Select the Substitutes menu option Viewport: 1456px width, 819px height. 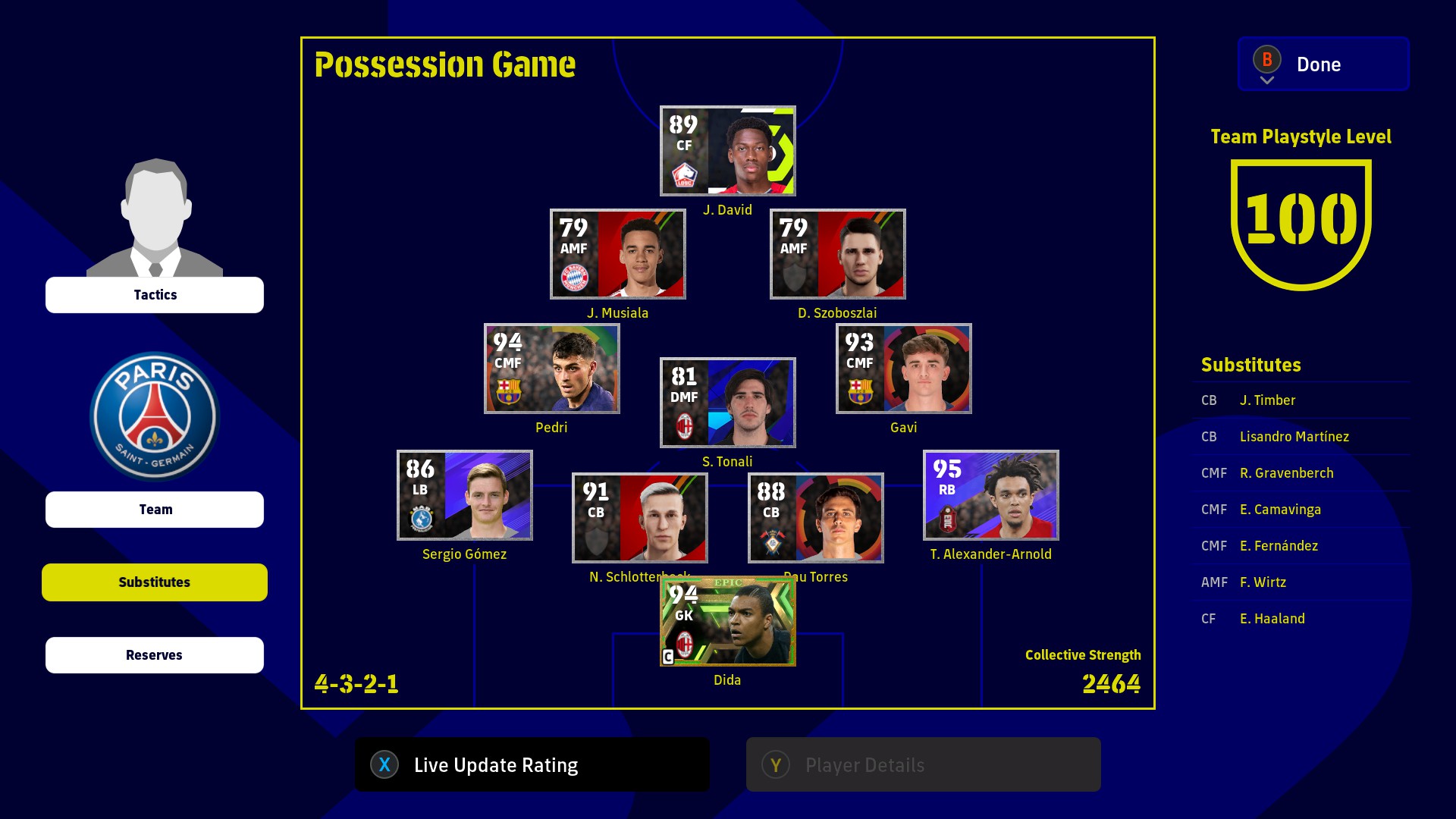155,582
